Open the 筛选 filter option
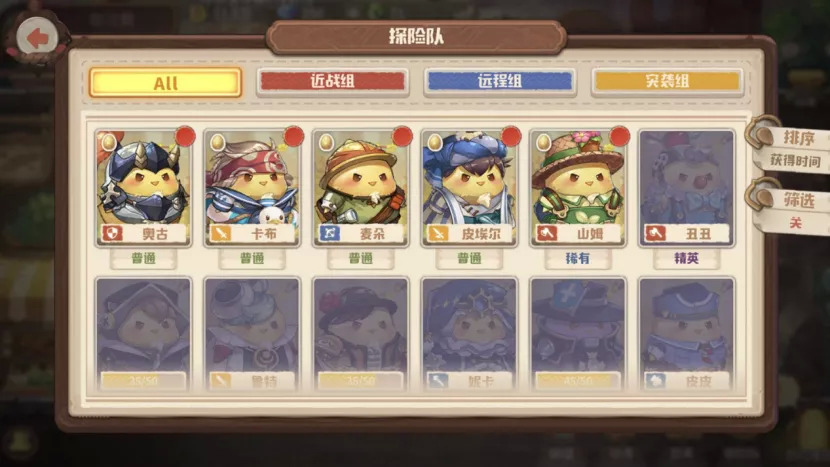 pyautogui.click(x=797, y=199)
